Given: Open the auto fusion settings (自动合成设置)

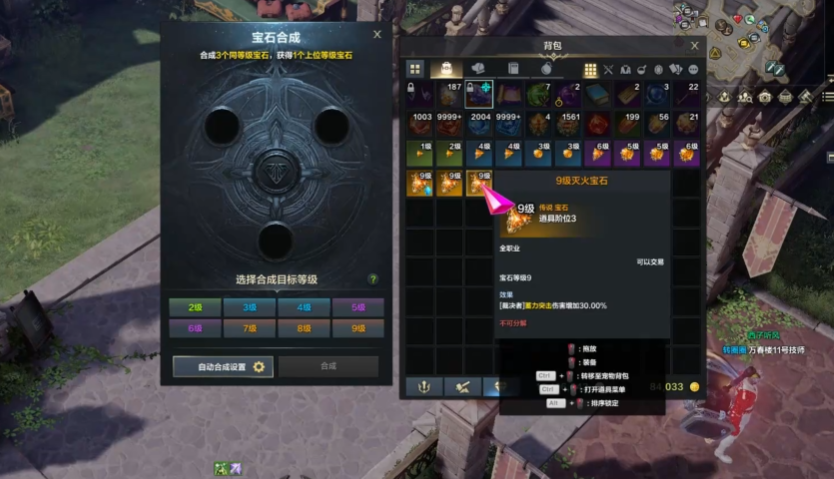Looking at the screenshot, I should pos(222,367).
